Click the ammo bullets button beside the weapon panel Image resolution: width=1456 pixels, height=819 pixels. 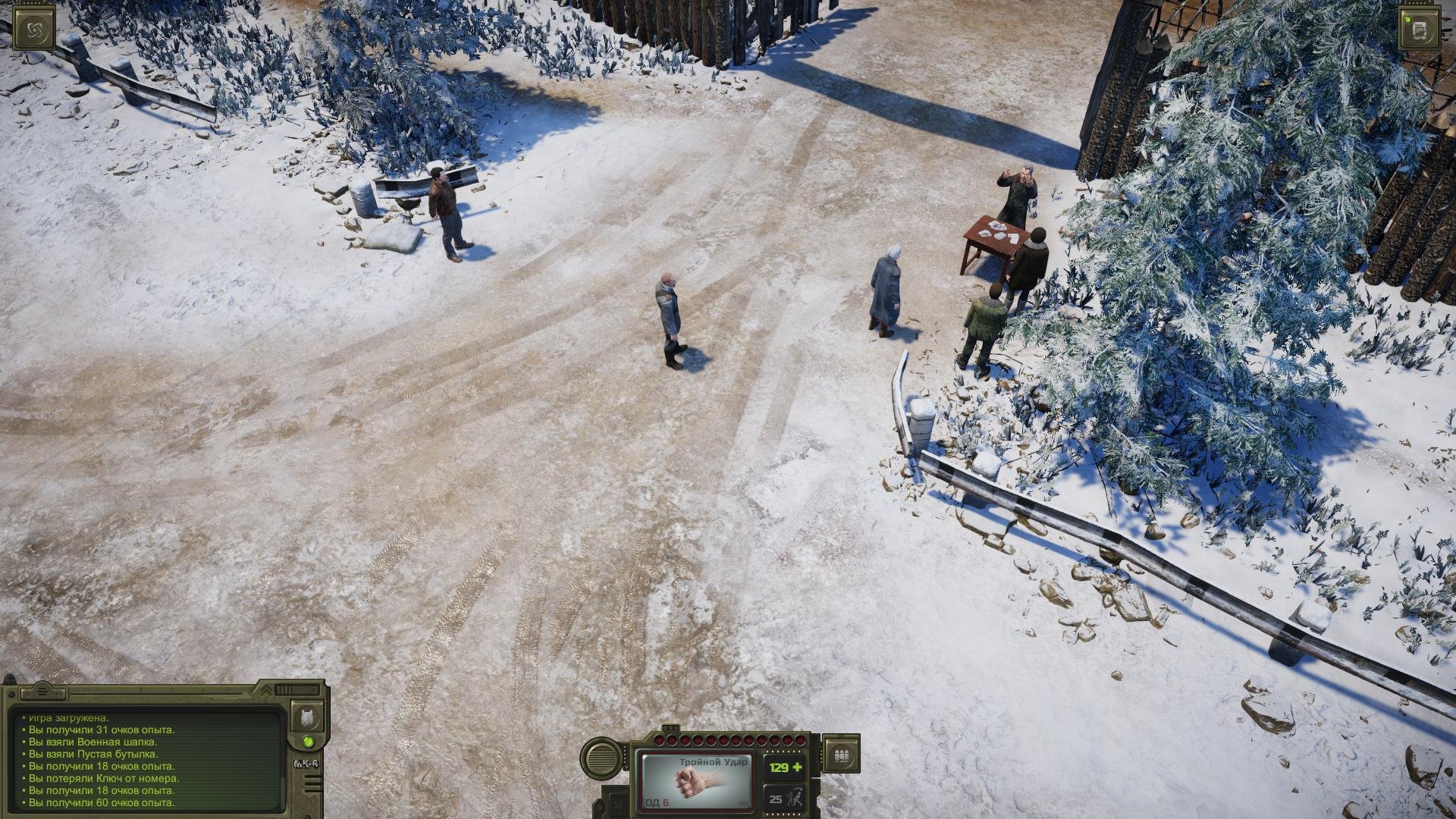click(x=840, y=755)
